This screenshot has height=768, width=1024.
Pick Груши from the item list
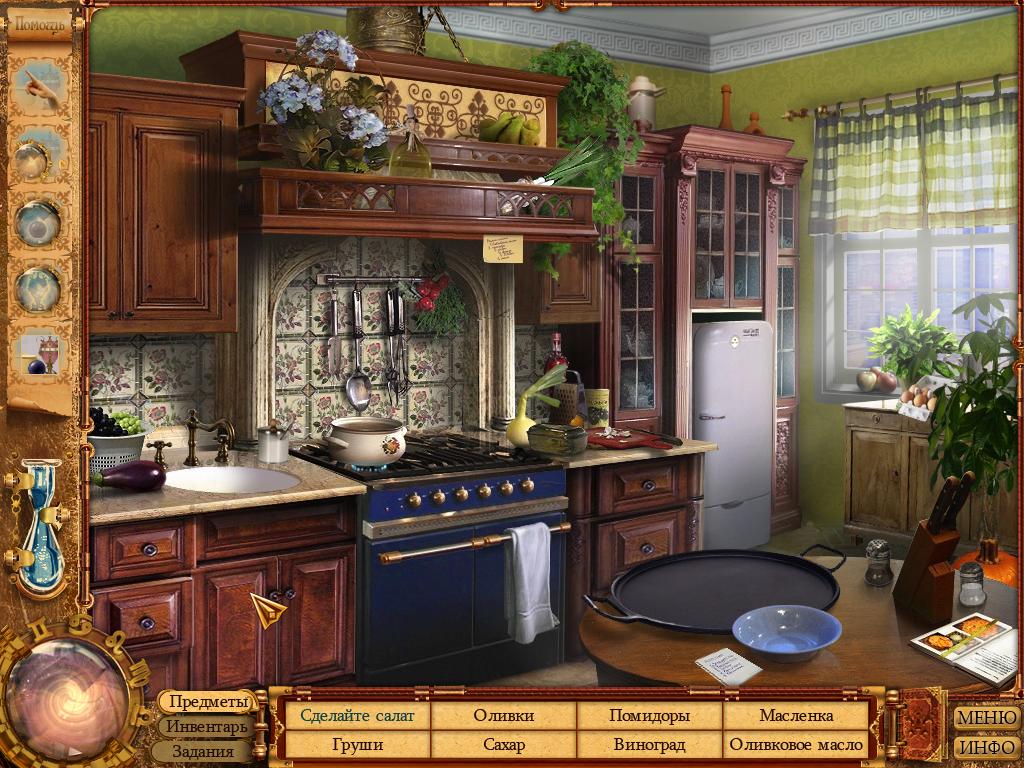(358, 745)
